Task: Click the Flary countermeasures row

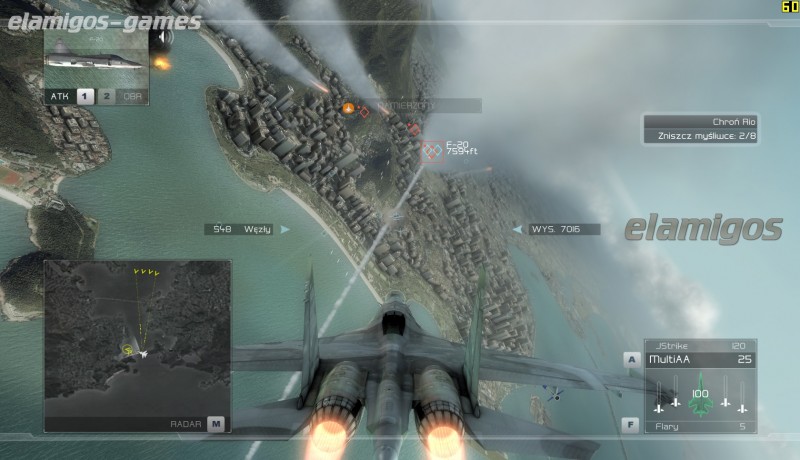Action: point(700,426)
